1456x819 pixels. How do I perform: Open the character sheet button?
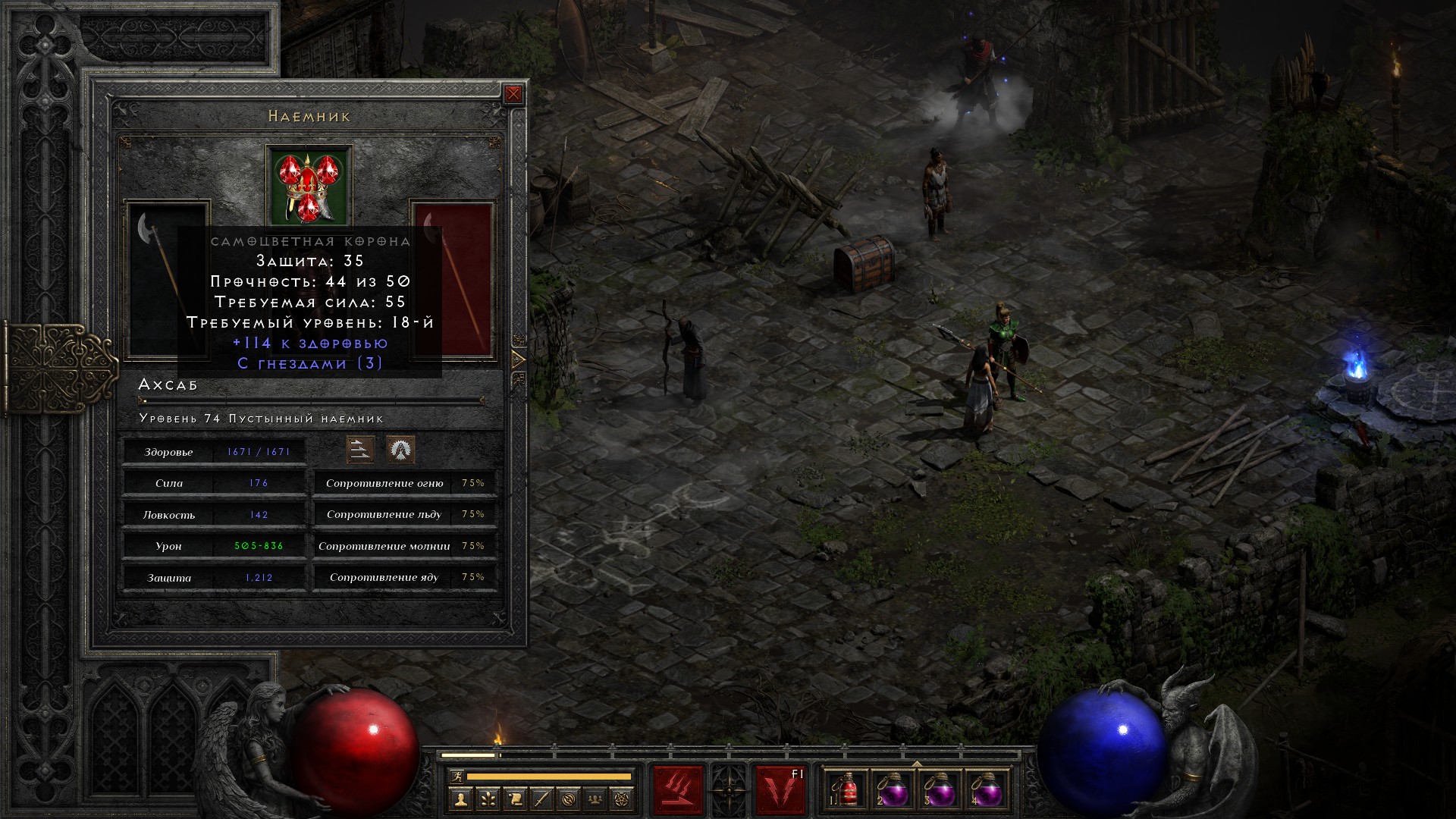point(460,798)
